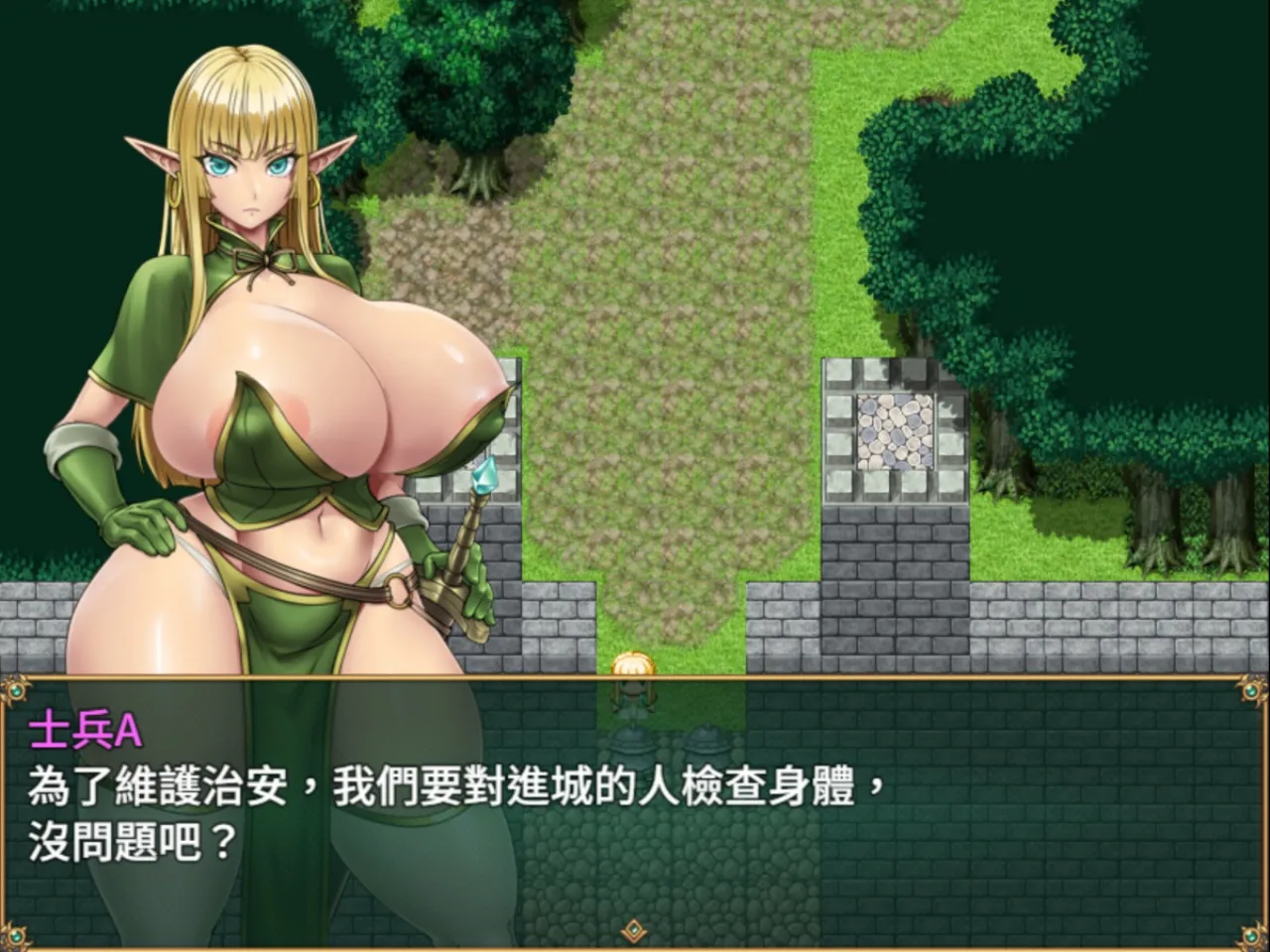The width and height of the screenshot is (1270, 952).
Task: Click the dialogue text beginning 為了維護治安
Action: tap(298, 786)
